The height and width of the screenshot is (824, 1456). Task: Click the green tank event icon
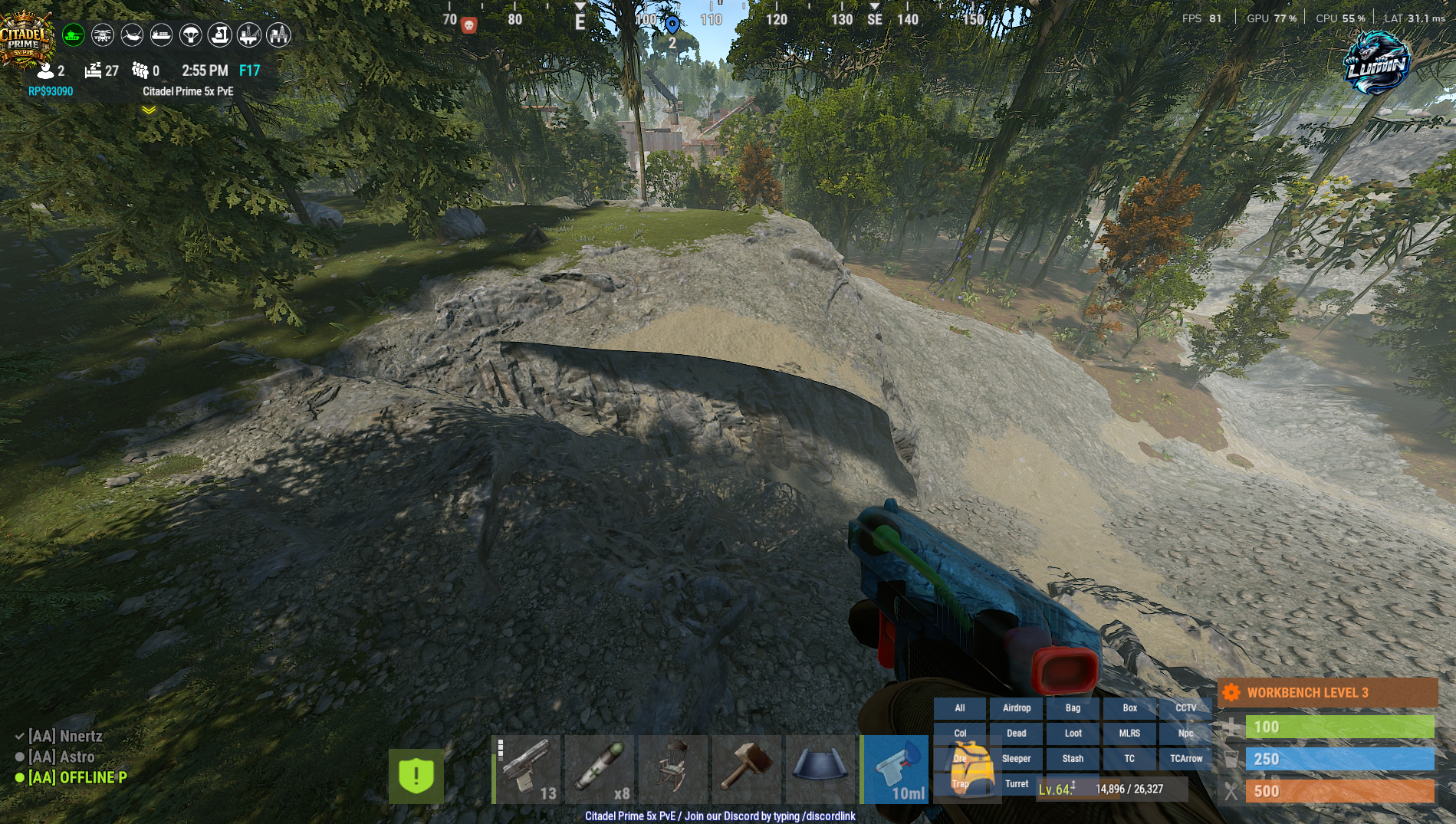[x=74, y=34]
